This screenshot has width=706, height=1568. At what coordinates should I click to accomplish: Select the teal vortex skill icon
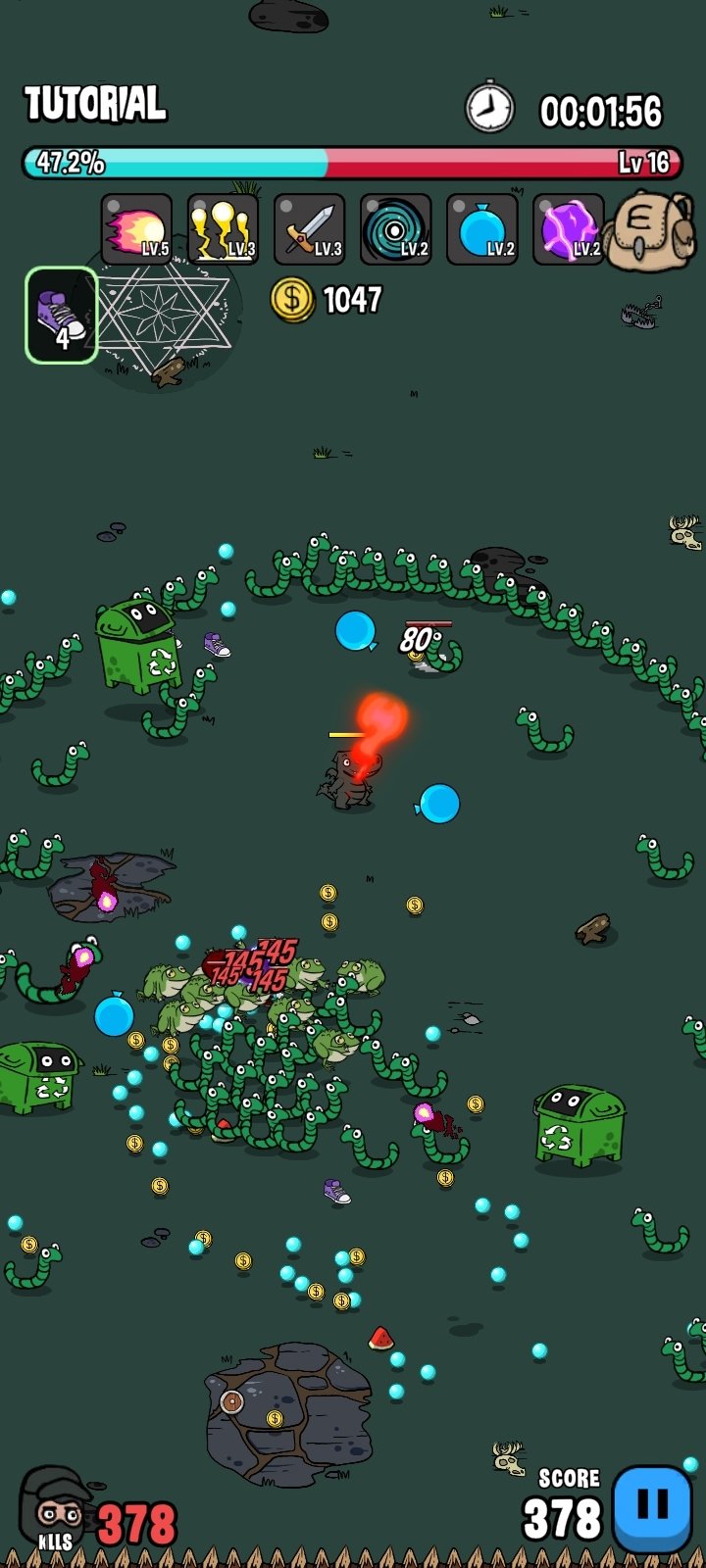pos(395,230)
